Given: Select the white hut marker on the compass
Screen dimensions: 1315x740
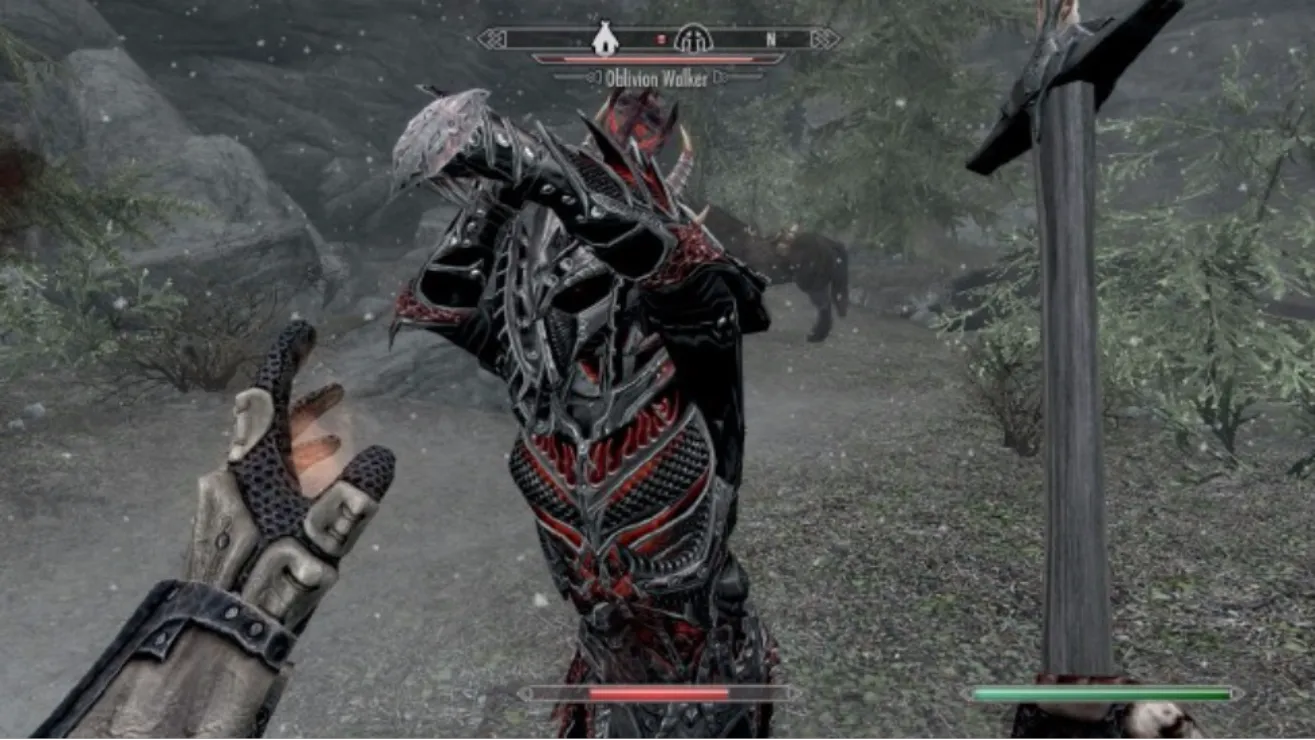Looking at the screenshot, I should coord(604,39).
